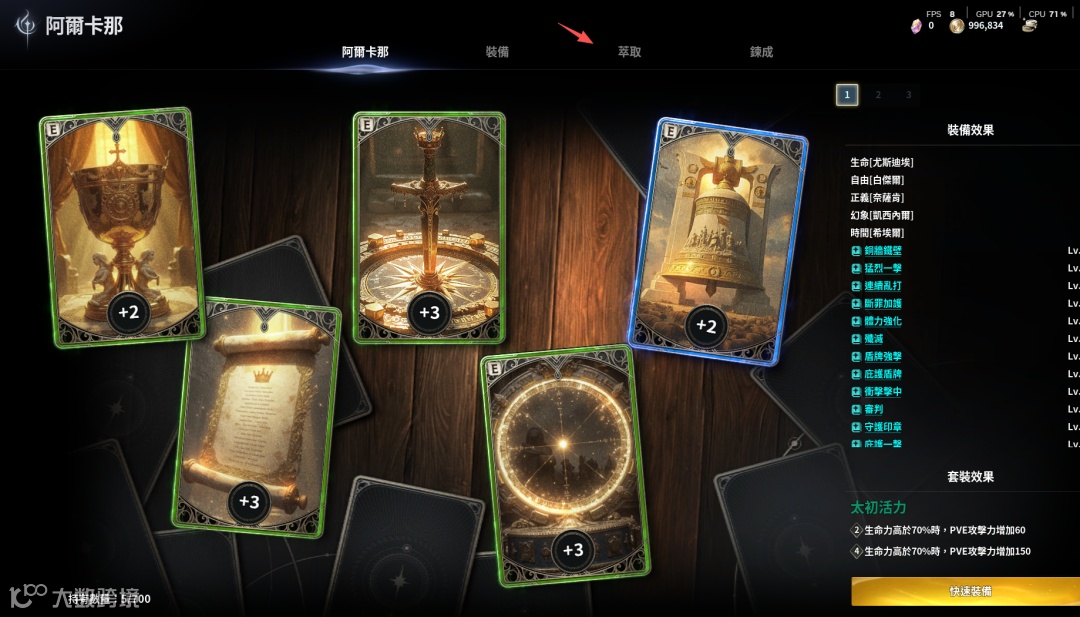Click the 守護印章 skill entry
Screen dimensions: 1080x617
(x=882, y=427)
